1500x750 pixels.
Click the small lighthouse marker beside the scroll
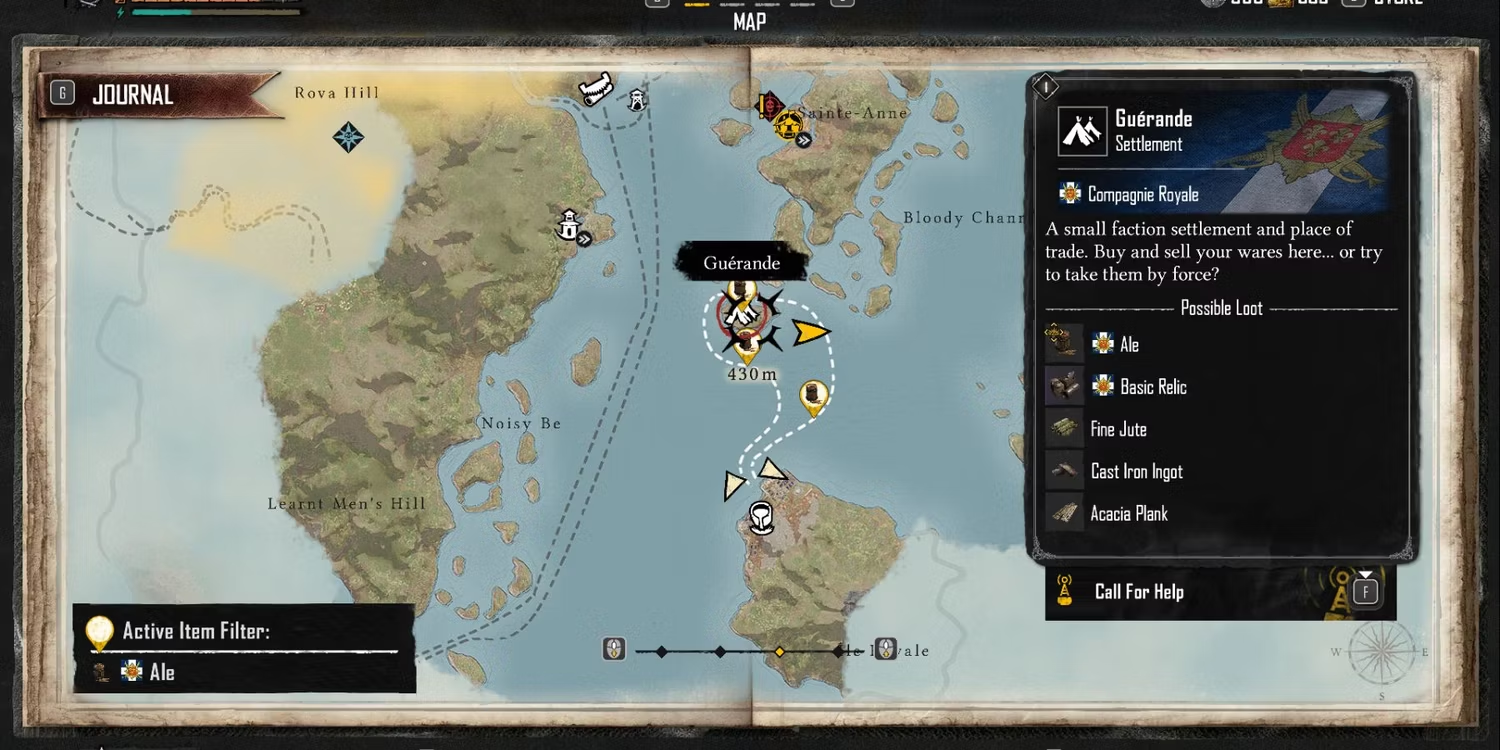tap(637, 100)
